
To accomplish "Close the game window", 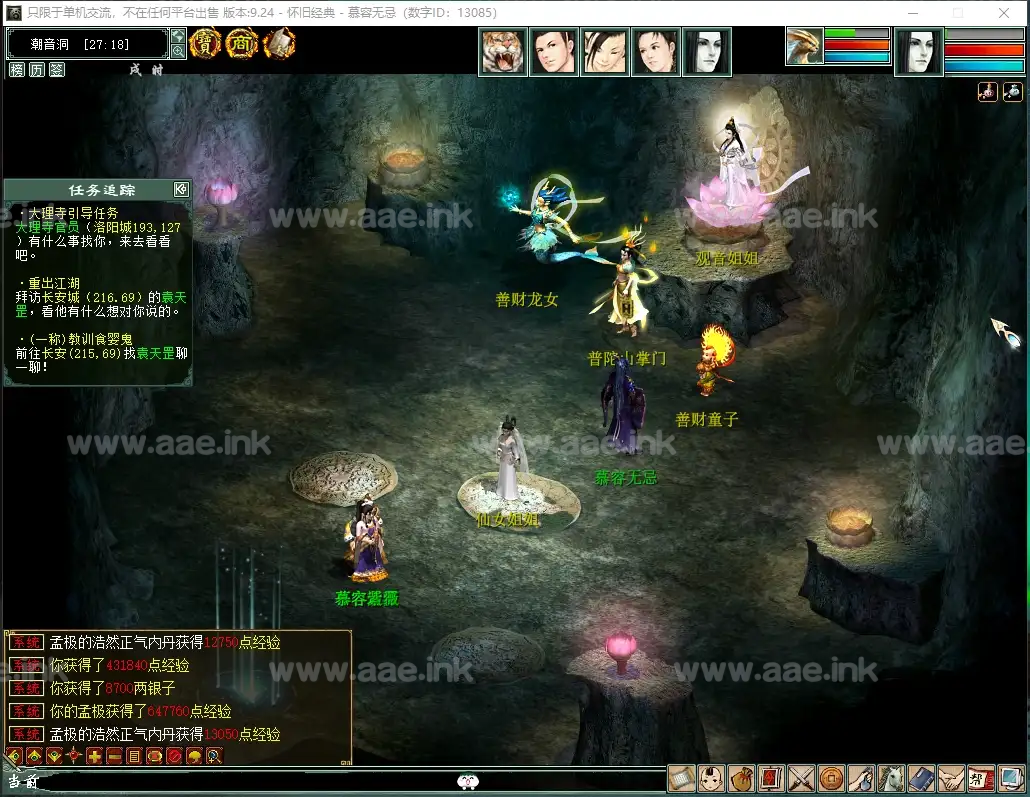I will tap(1004, 13).
